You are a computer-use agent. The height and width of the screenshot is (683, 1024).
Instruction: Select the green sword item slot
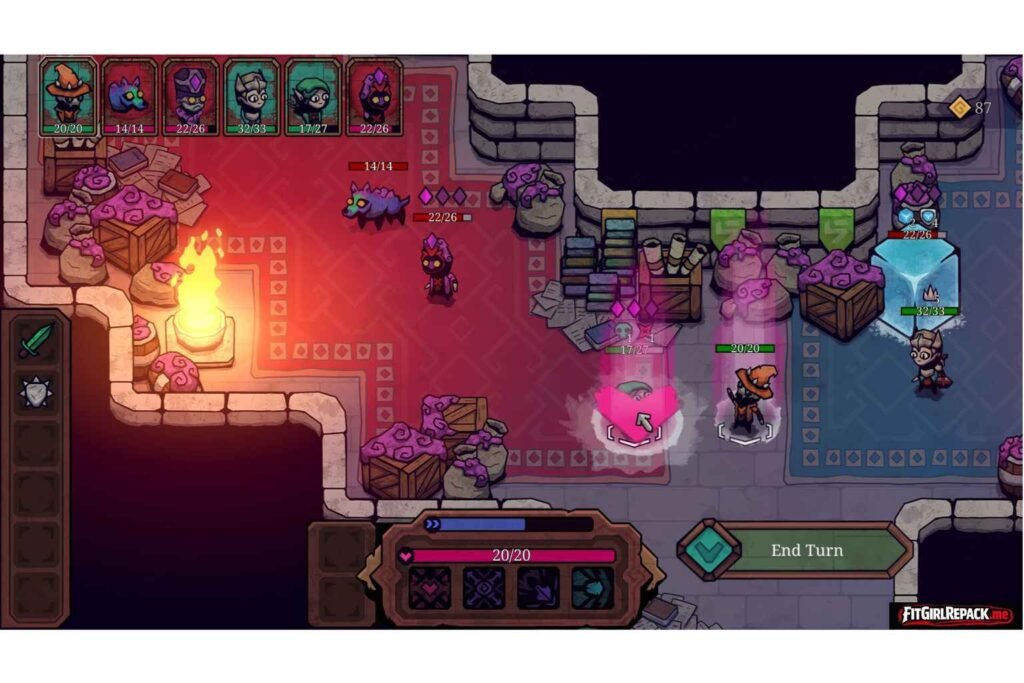pos(37,340)
